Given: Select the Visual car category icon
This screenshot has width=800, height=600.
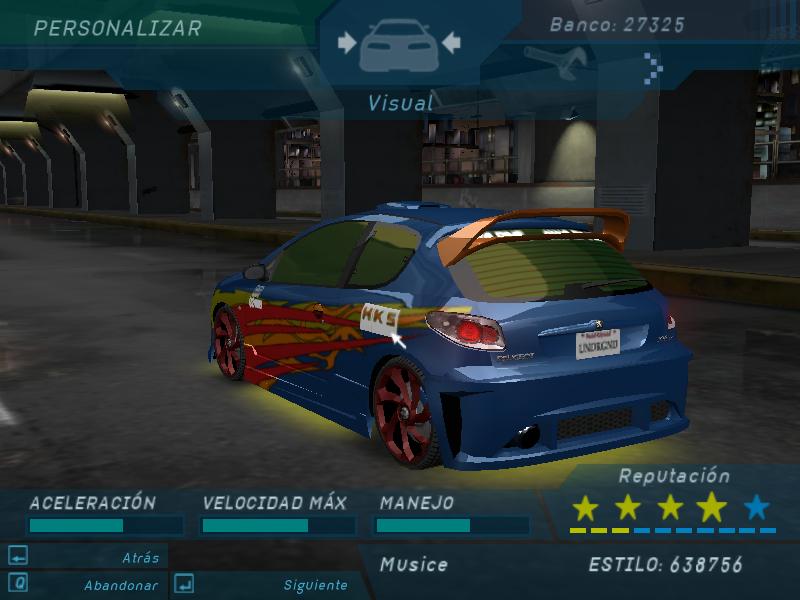Looking at the screenshot, I should (399, 43).
